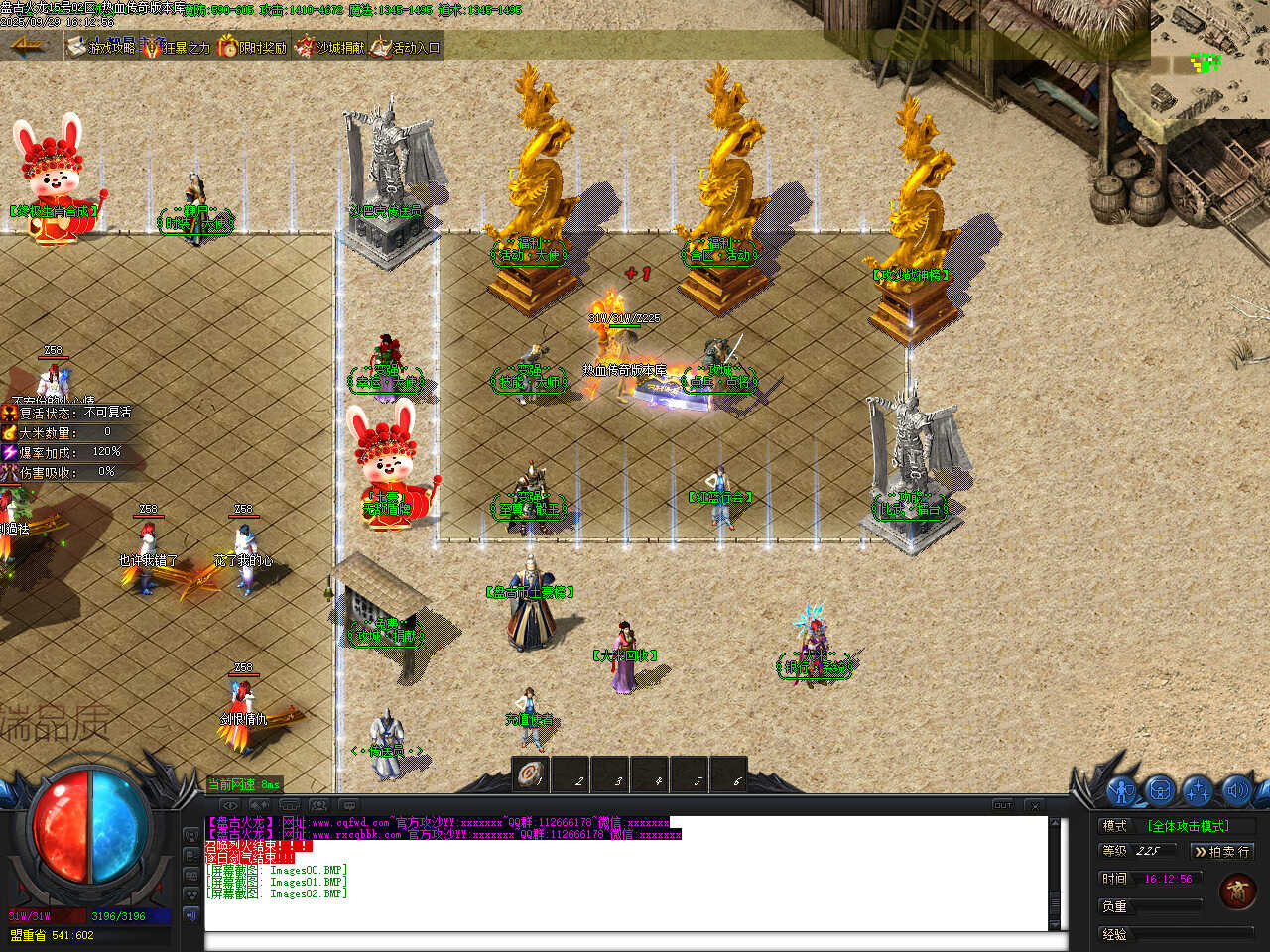Image resolution: width=1270 pixels, height=952 pixels.
Task: Open the character equipment icon
Action: (1122, 791)
